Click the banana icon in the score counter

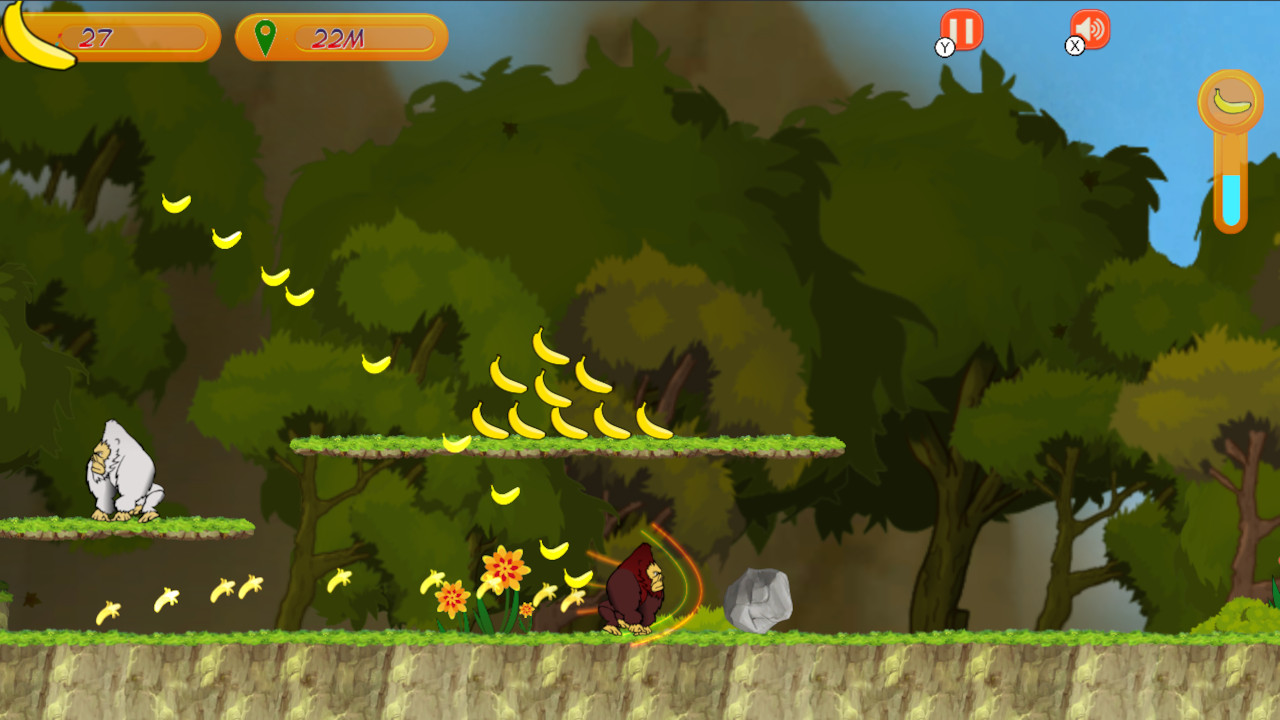pos(37,38)
